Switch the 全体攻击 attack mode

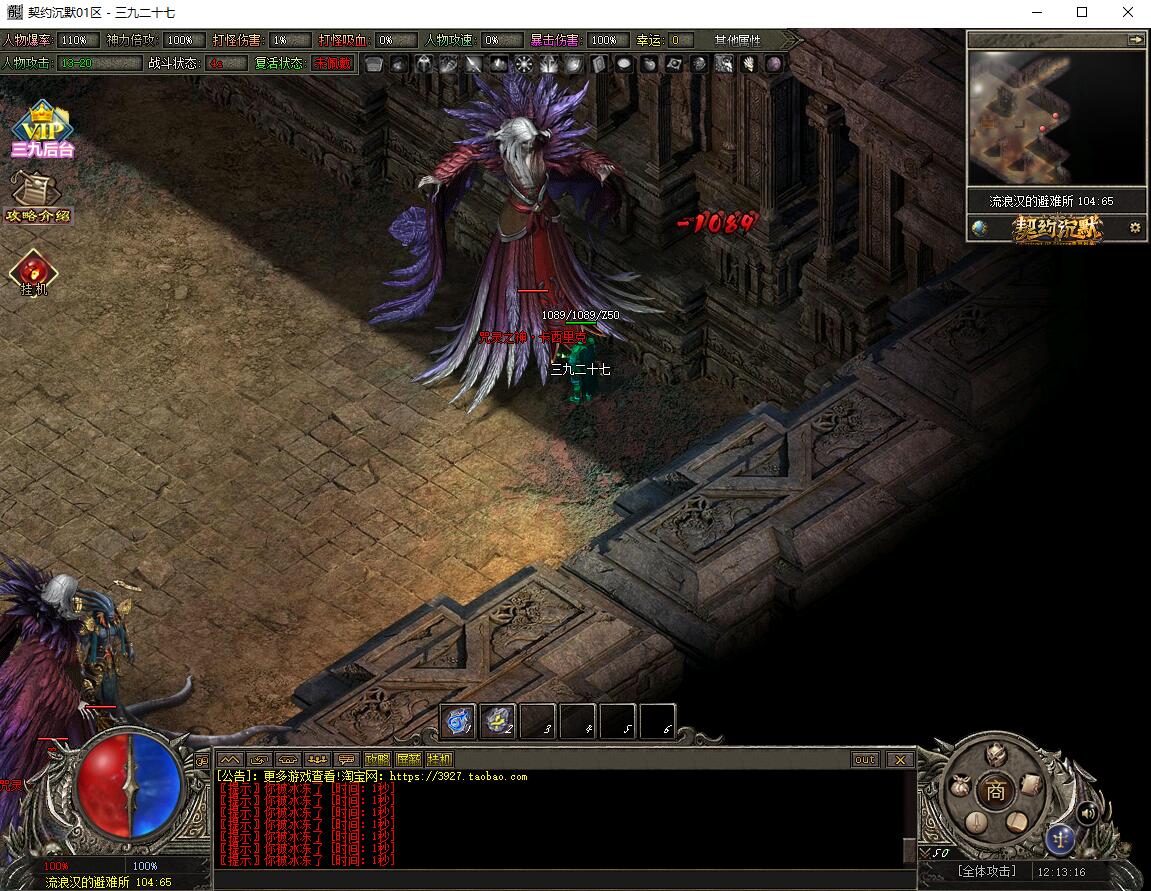pyautogui.click(x=986, y=871)
